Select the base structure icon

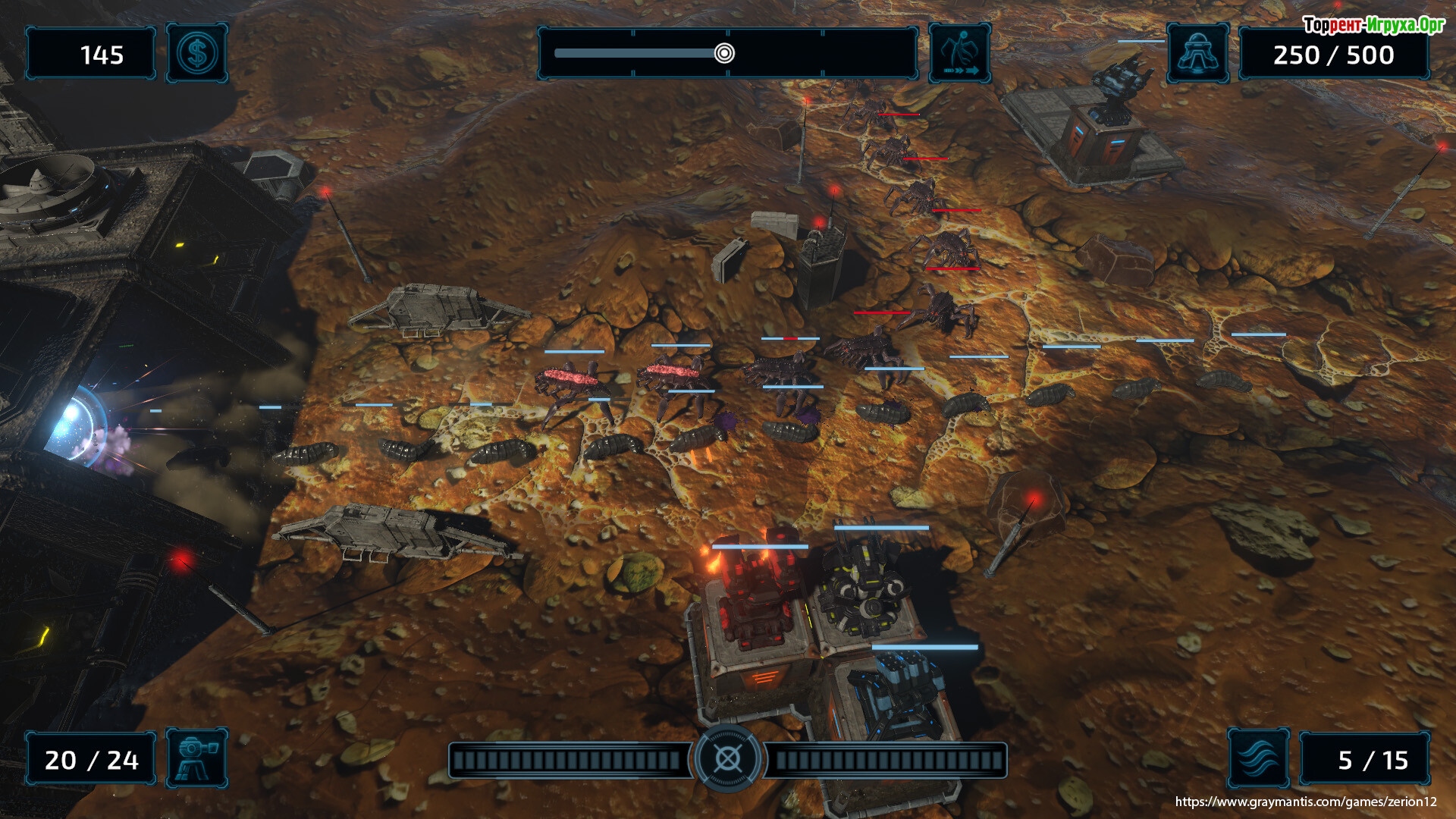1197,54
